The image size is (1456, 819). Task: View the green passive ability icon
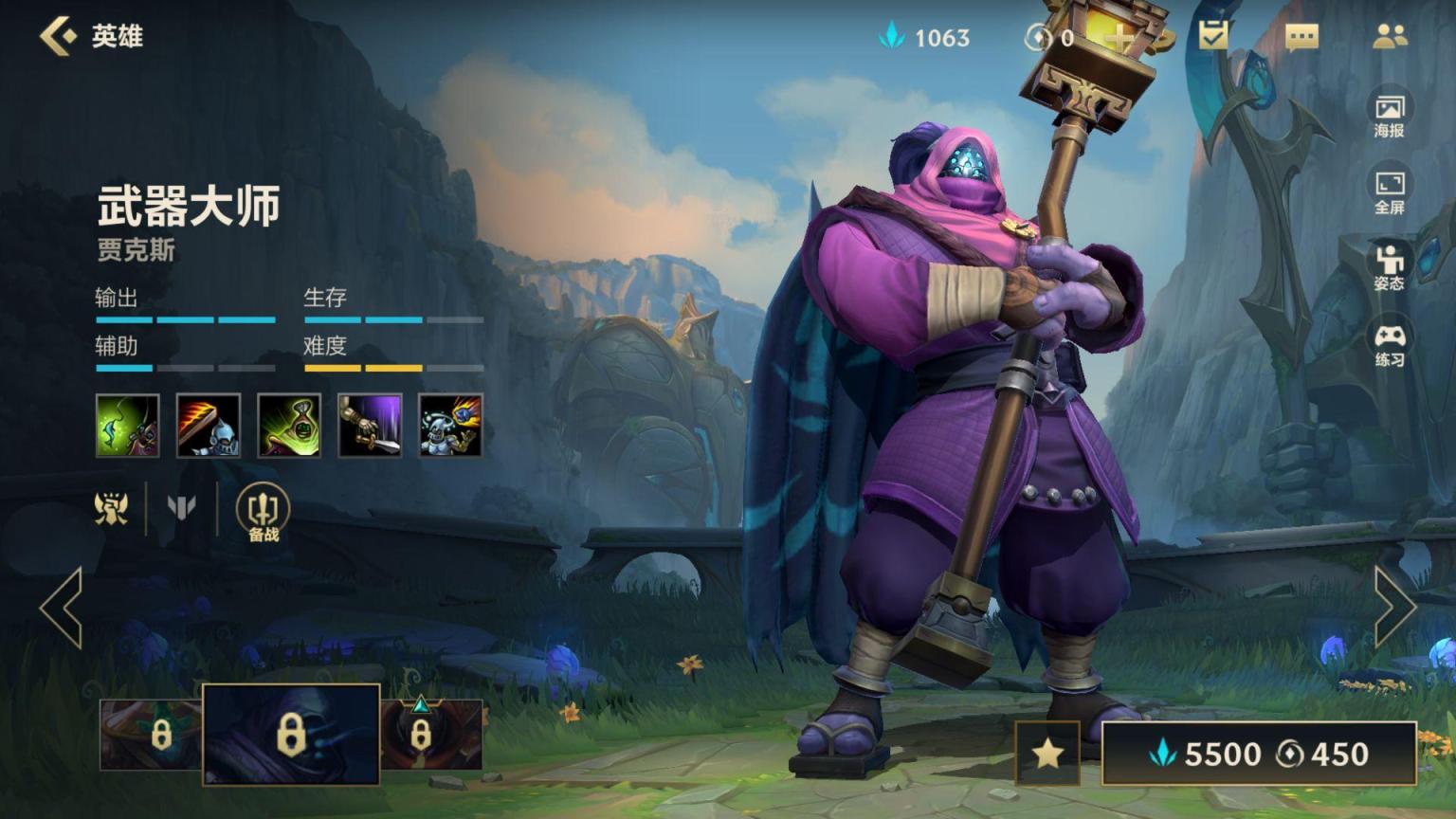coord(128,426)
